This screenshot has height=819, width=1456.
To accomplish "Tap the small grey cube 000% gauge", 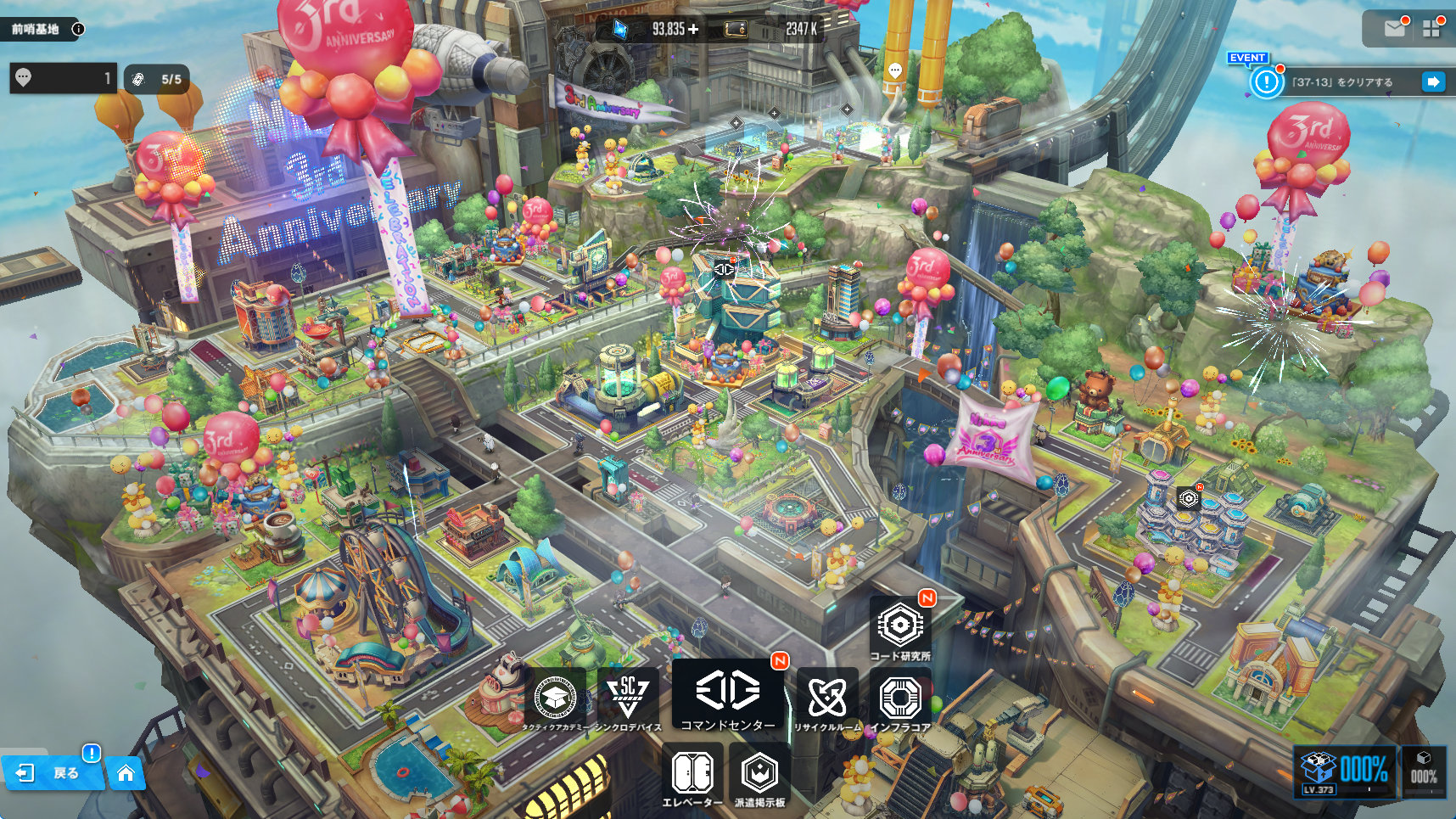I will coord(1423,771).
